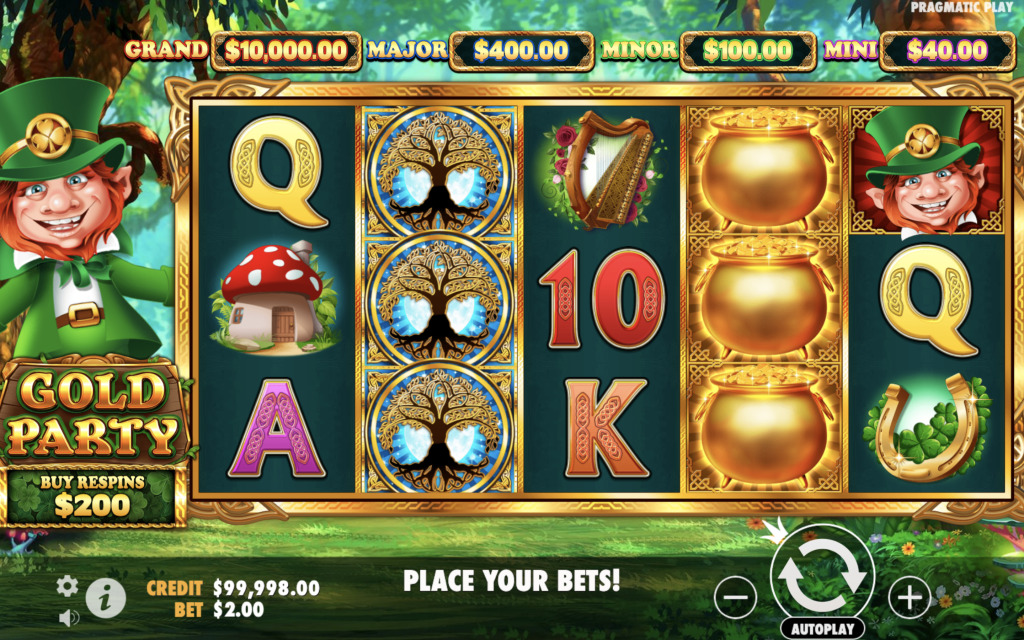Toggle the sound speaker icon
Viewport: 1024px width, 640px height.
68,618
